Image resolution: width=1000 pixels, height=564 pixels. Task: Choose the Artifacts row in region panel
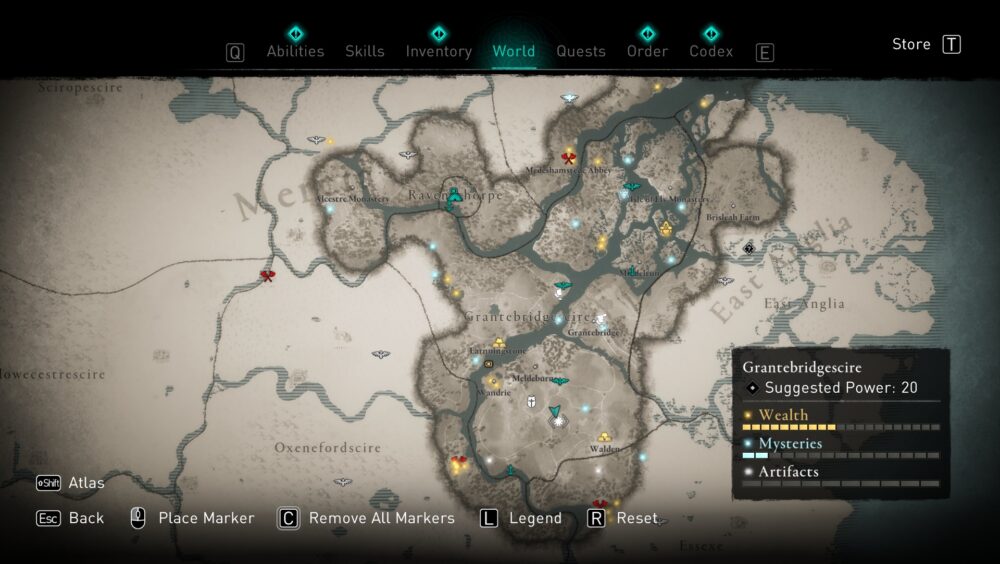[x=788, y=471]
